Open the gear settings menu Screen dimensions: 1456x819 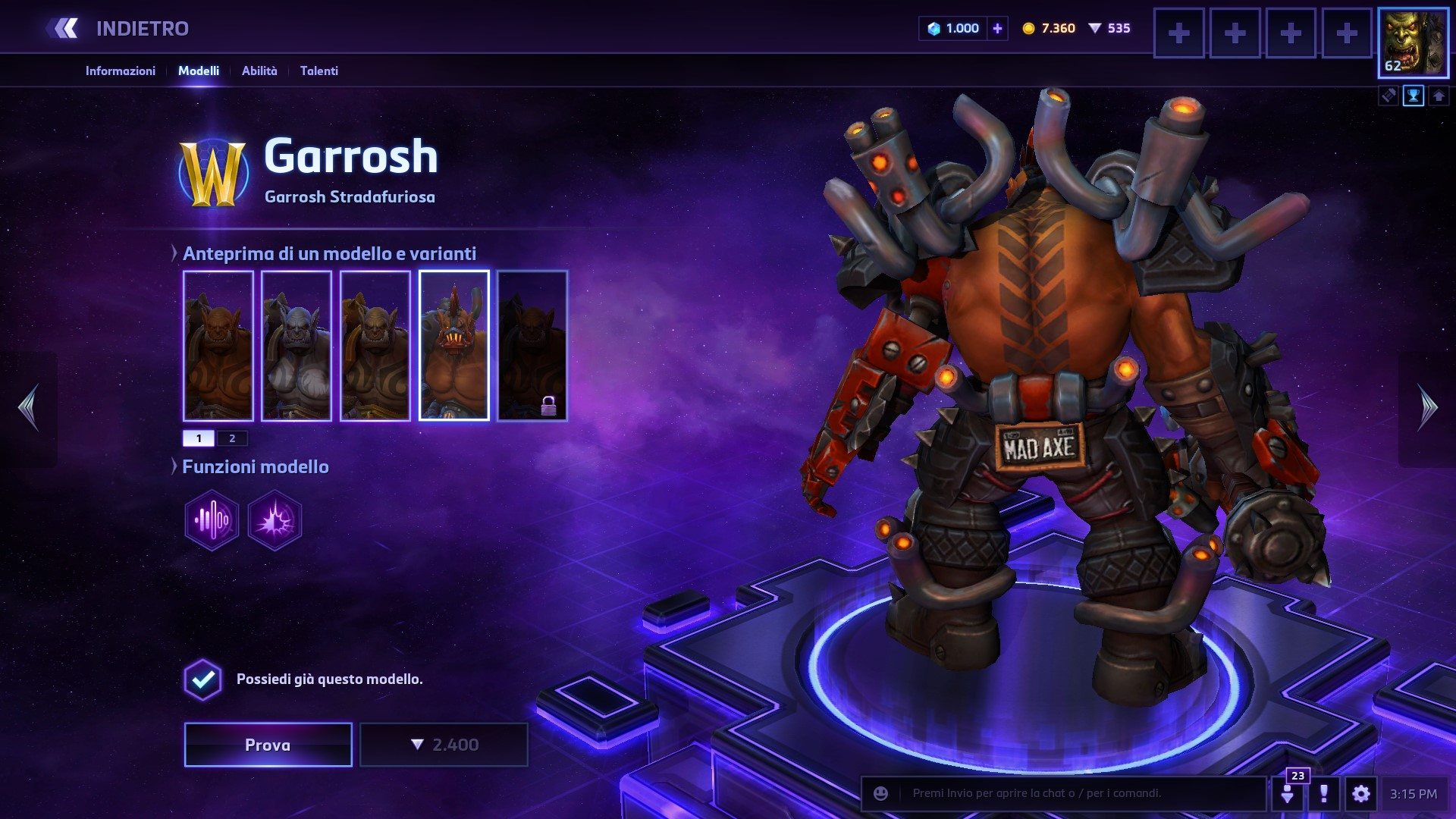[1361, 794]
